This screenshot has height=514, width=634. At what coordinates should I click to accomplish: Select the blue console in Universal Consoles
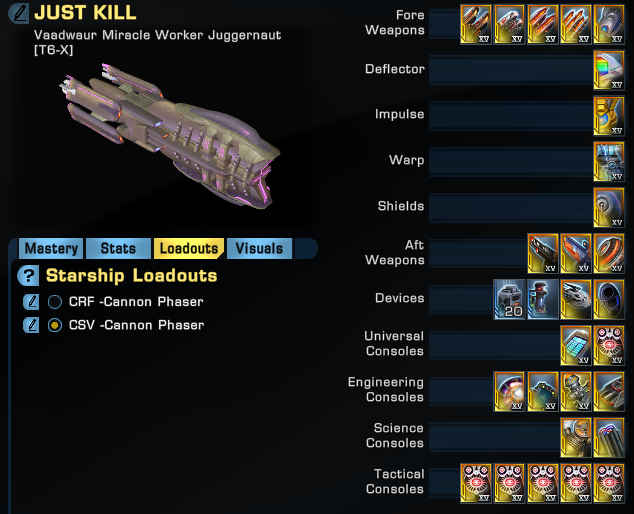pyautogui.click(x=576, y=345)
